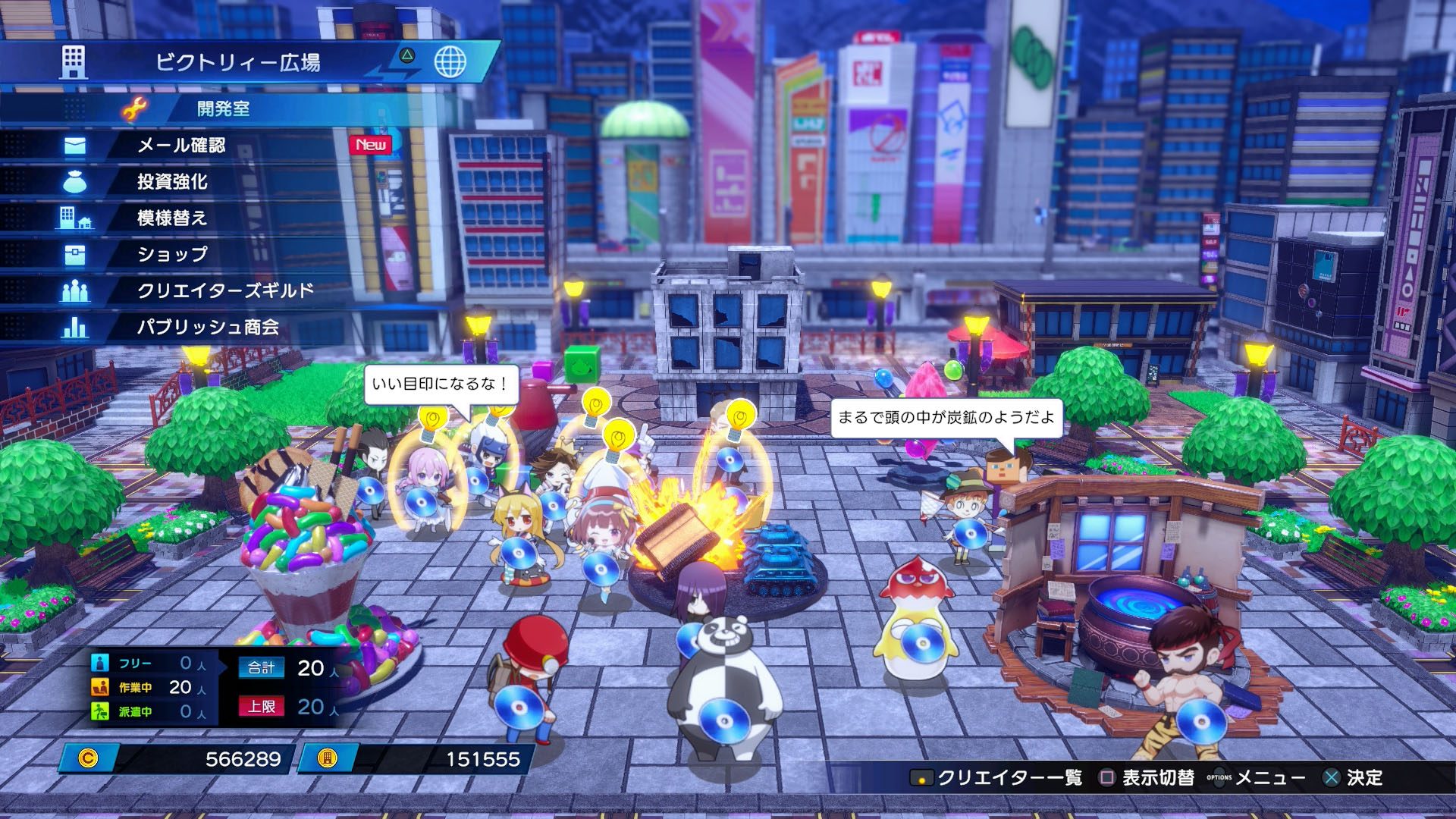
Task: Open the ショップ shop menu
Action: [x=172, y=254]
